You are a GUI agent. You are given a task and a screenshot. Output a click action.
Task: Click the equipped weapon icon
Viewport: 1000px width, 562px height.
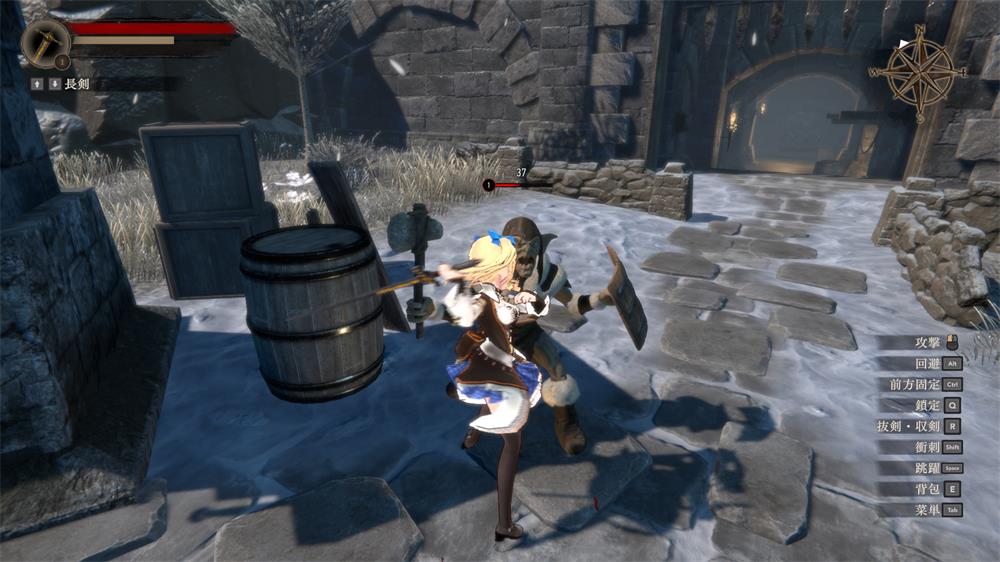point(45,41)
